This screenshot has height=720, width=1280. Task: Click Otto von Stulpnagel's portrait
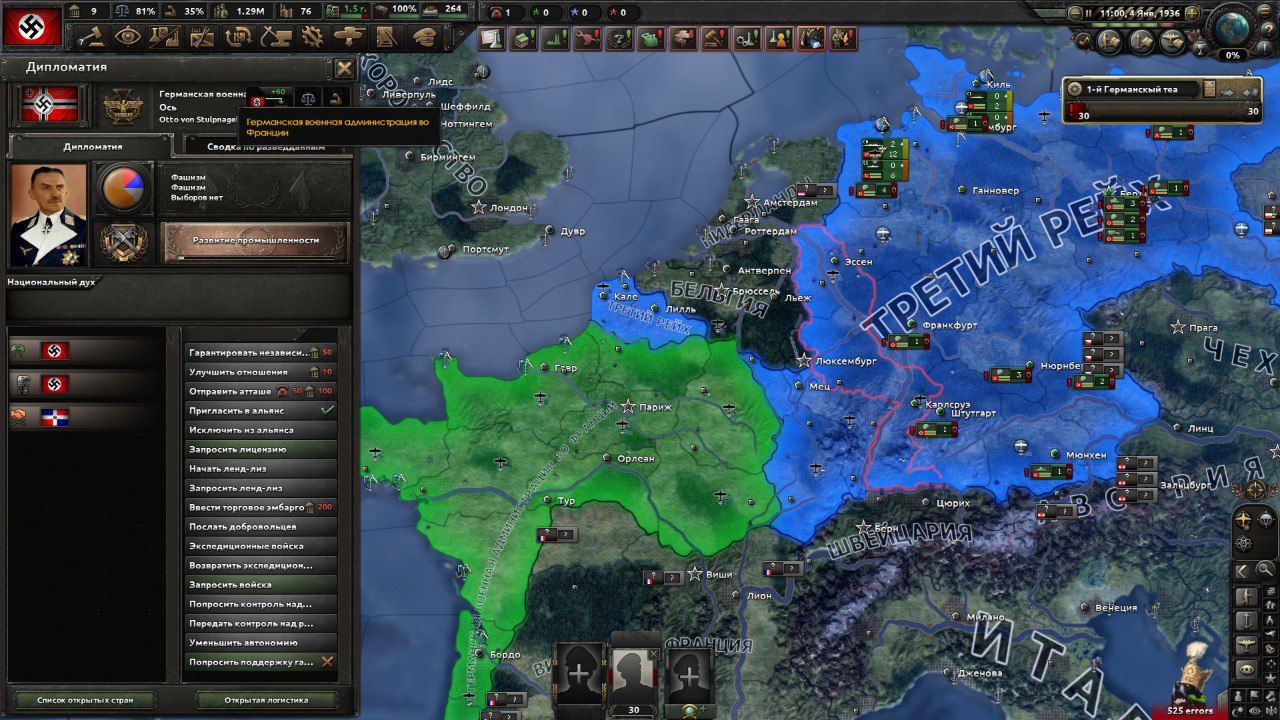click(47, 213)
